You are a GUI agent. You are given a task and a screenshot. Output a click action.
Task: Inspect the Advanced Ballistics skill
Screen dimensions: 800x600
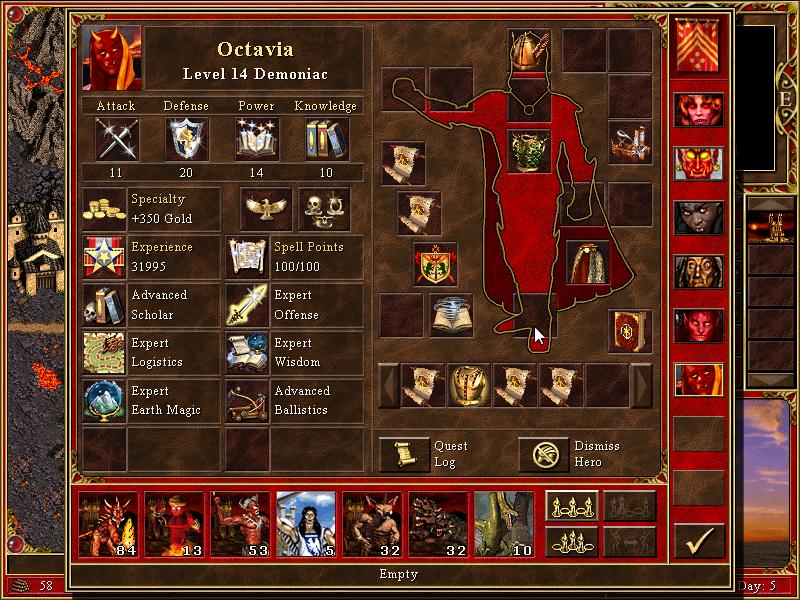247,402
